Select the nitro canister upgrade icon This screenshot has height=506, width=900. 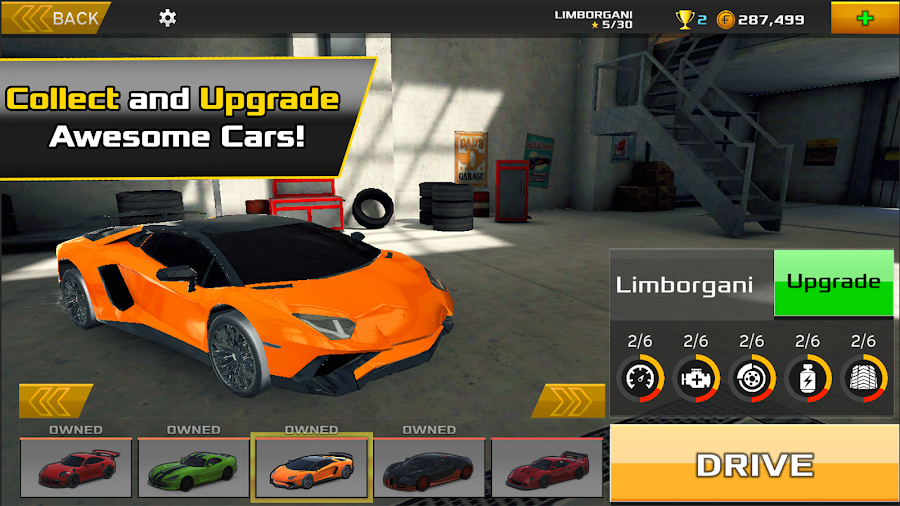coord(807,380)
